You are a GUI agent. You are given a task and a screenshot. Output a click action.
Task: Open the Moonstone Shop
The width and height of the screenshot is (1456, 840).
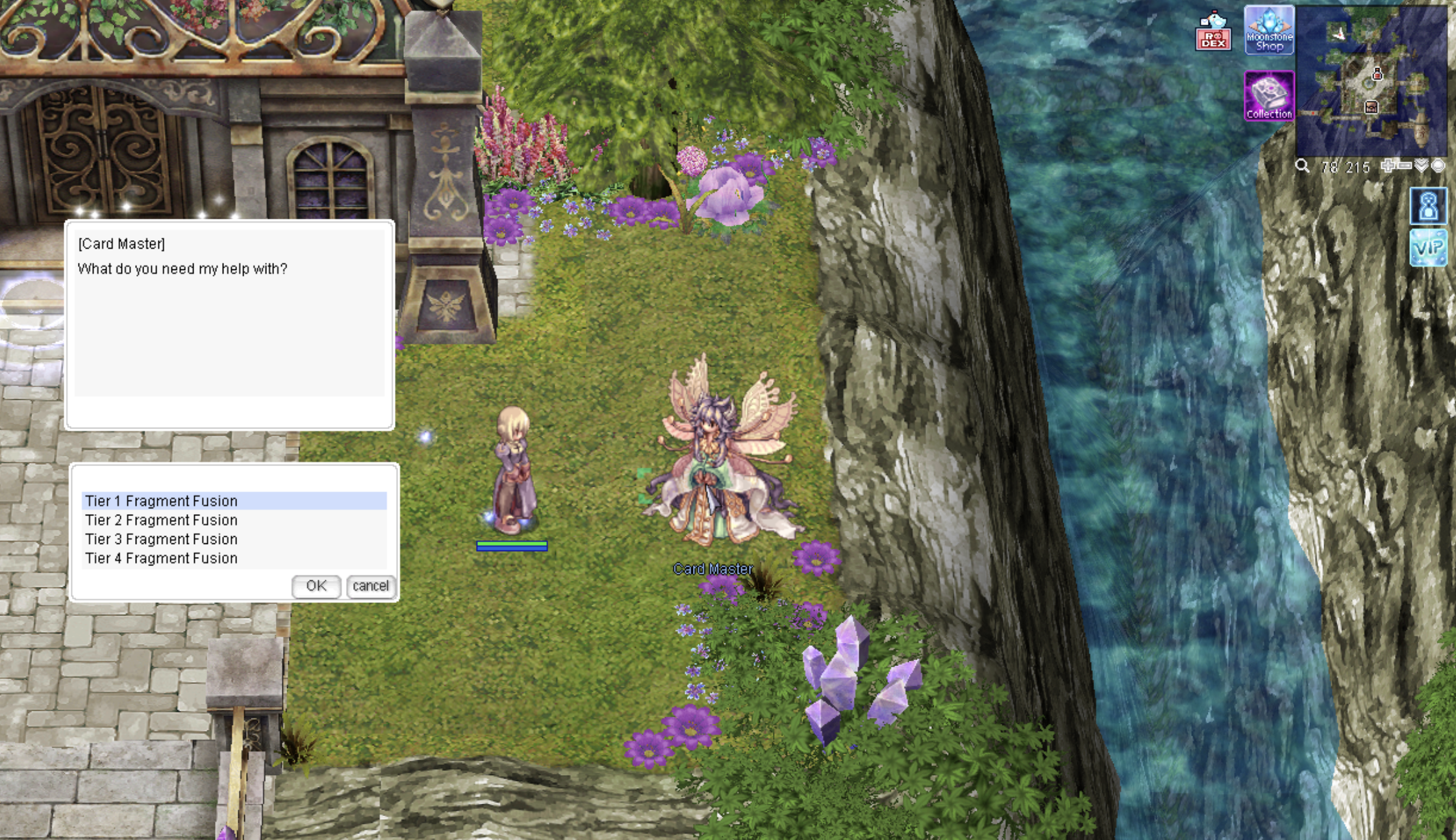click(1269, 31)
